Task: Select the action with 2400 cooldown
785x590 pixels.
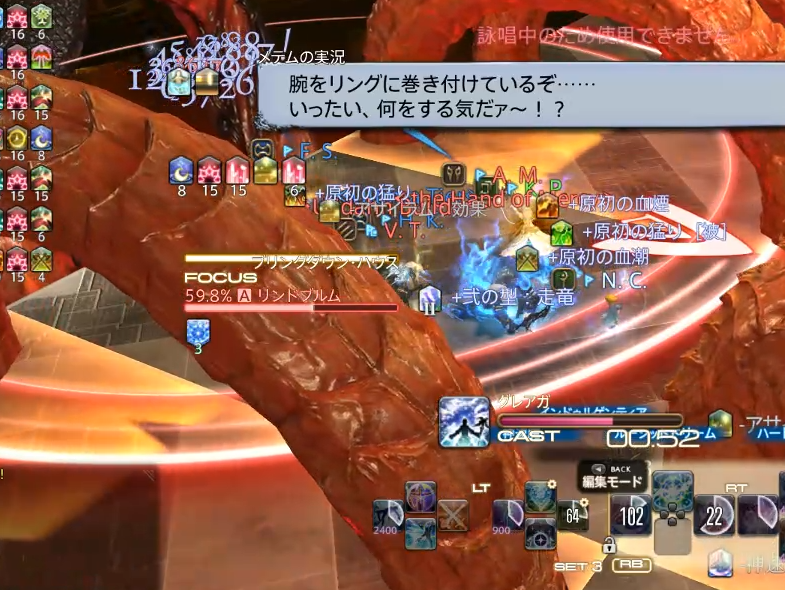Action: tap(388, 515)
